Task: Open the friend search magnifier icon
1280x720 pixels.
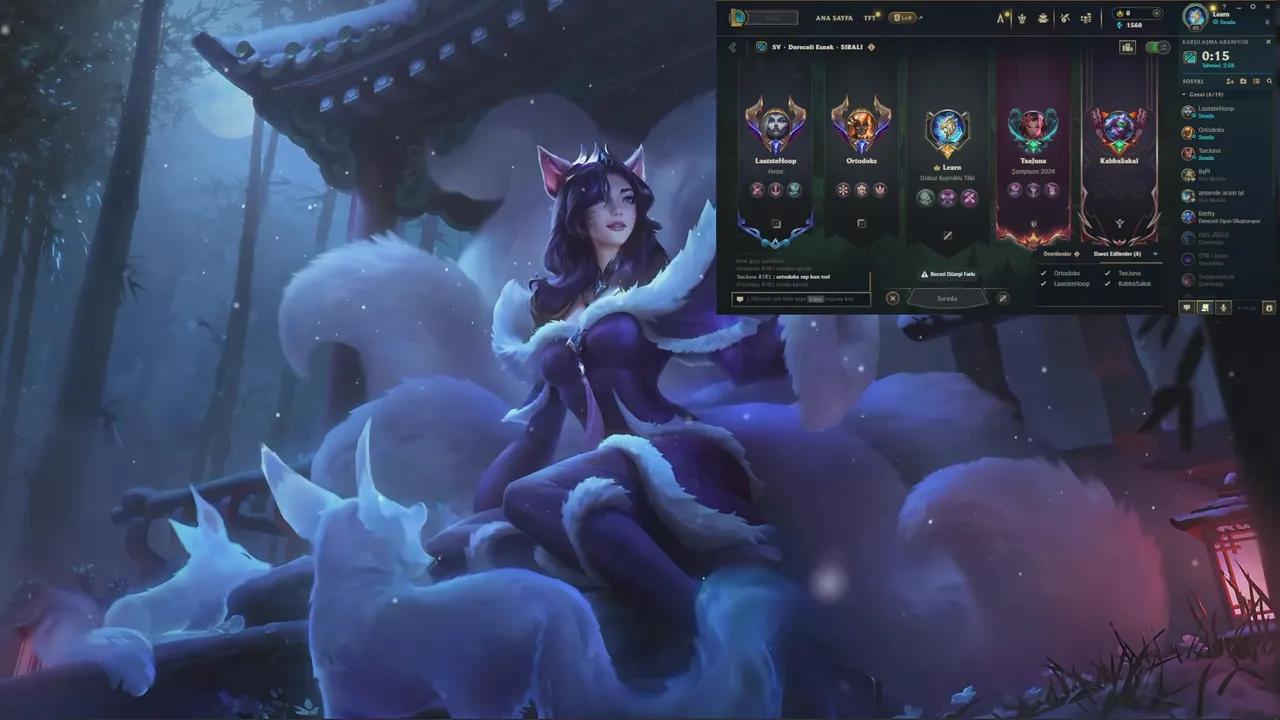Action: click(1269, 81)
